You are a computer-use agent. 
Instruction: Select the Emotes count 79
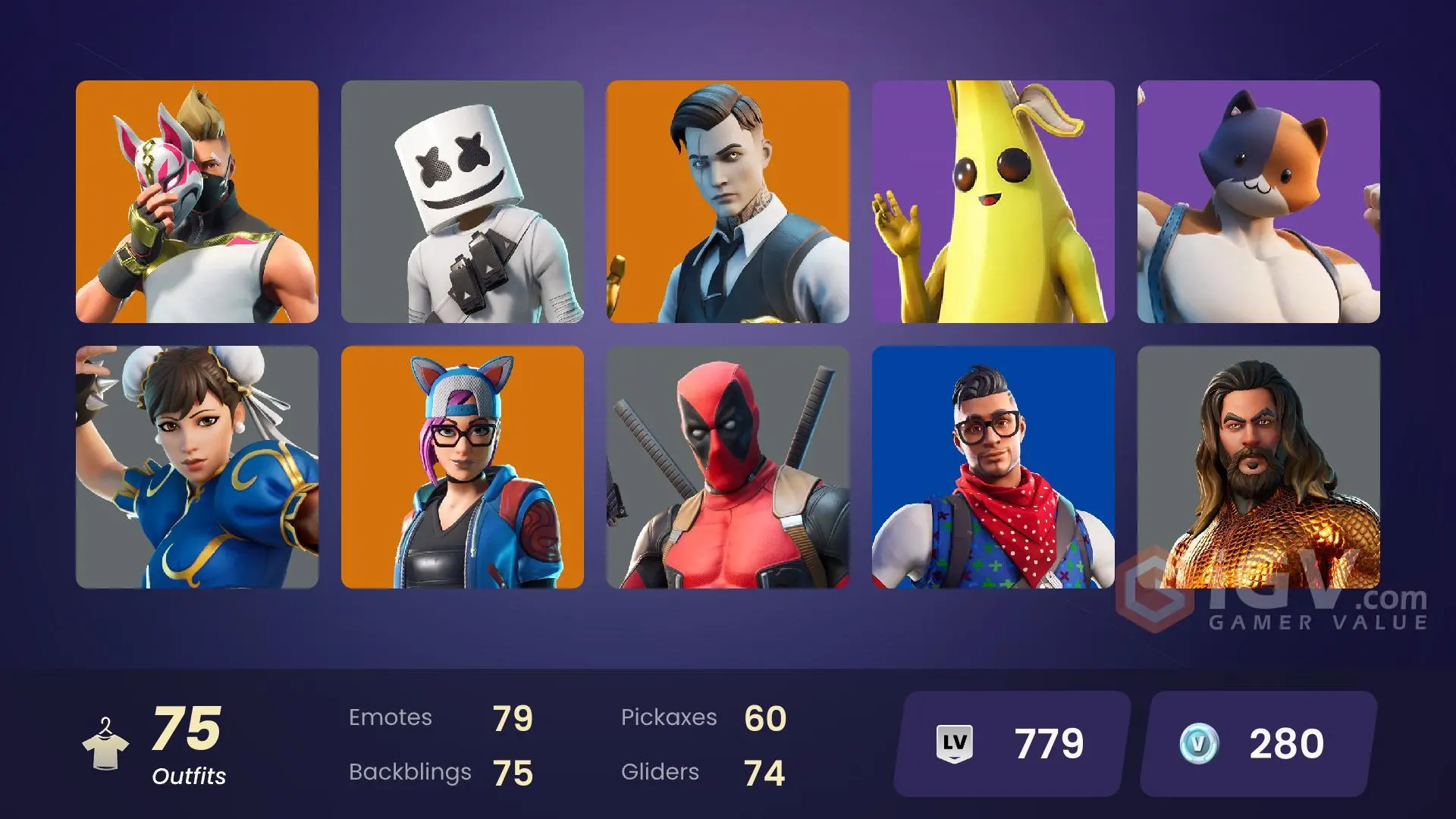click(513, 717)
